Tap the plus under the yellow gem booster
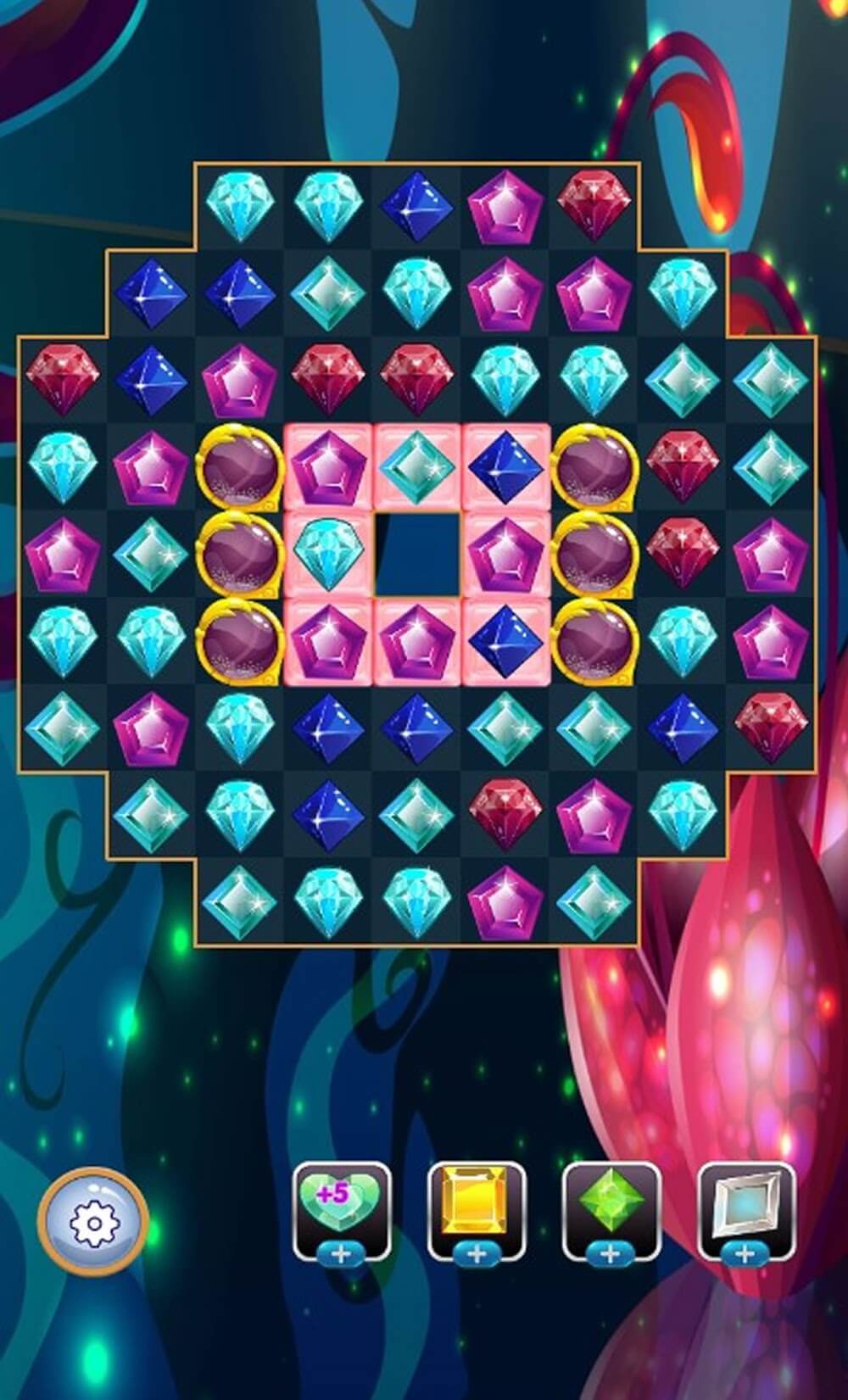Screen dimensions: 848x1400 pos(477,1254)
